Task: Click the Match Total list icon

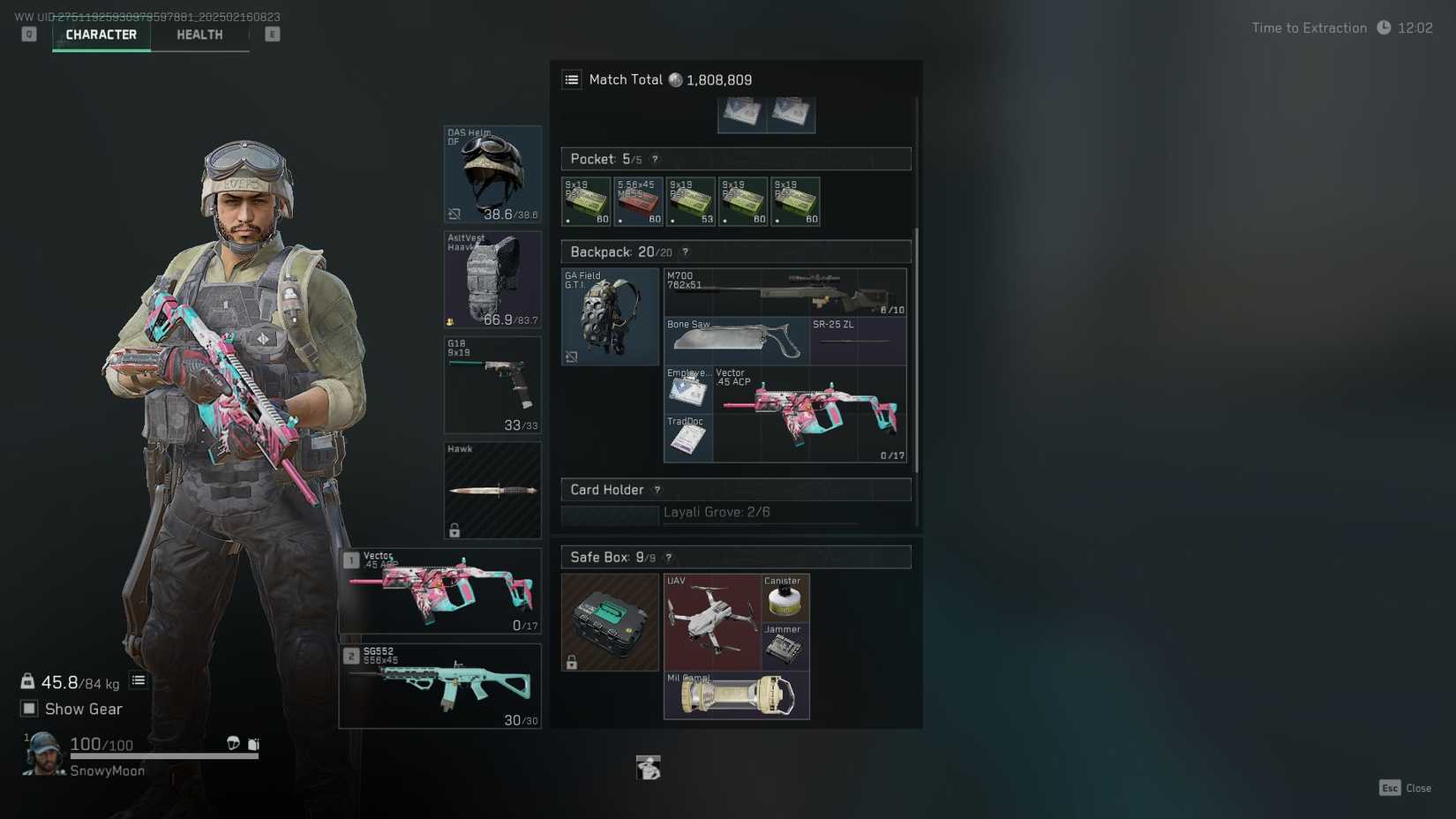Action: (572, 79)
